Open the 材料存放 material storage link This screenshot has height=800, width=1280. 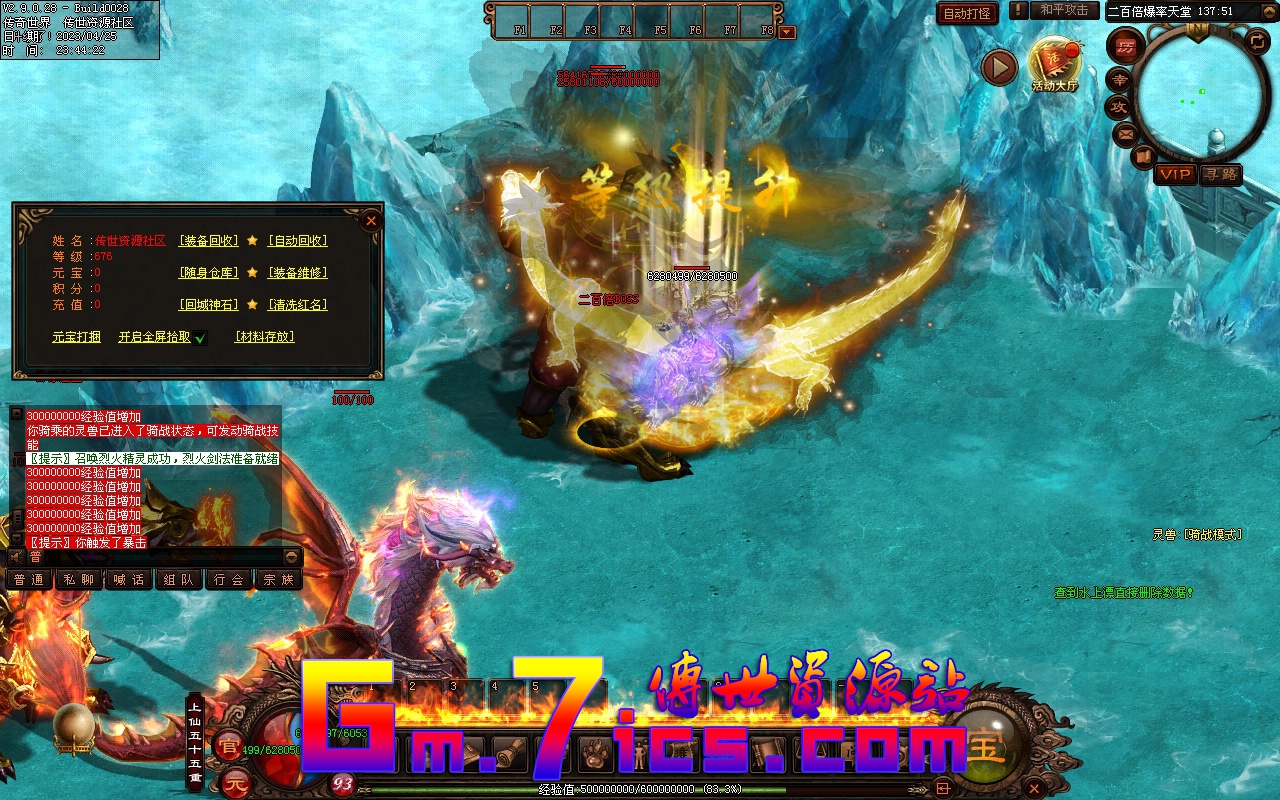coord(265,337)
